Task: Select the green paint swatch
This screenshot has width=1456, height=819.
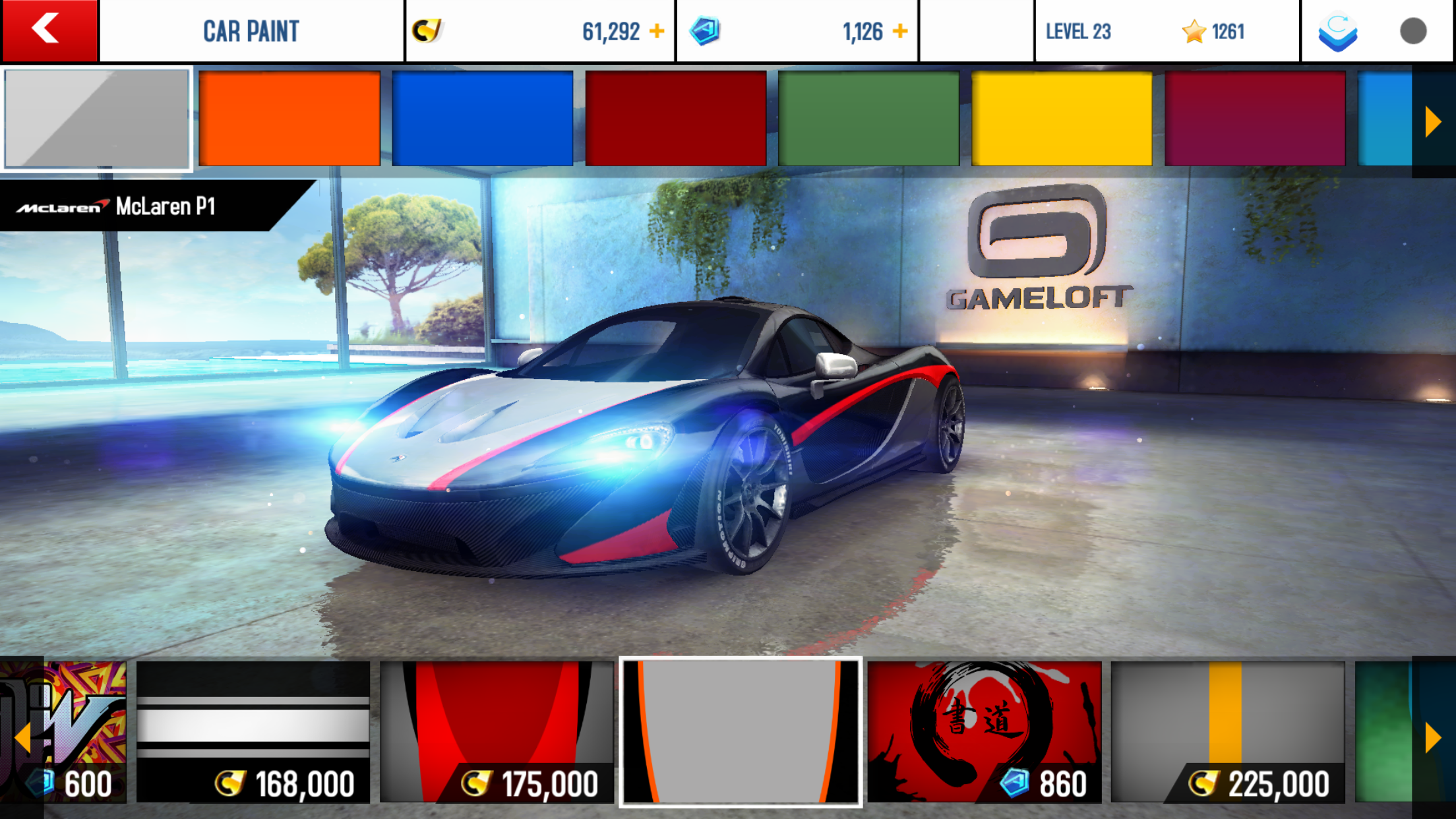Action: 868,119
